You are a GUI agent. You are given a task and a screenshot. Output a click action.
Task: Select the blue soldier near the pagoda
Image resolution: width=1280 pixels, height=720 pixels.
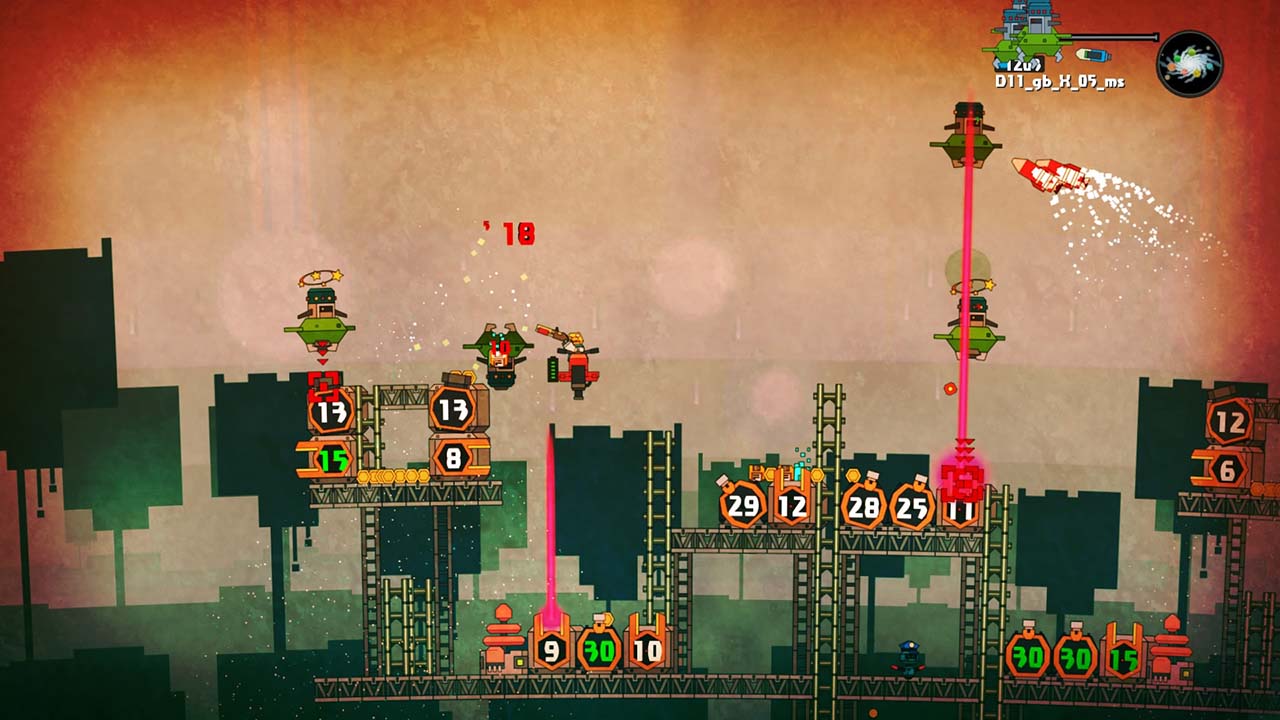pyautogui.click(x=908, y=655)
